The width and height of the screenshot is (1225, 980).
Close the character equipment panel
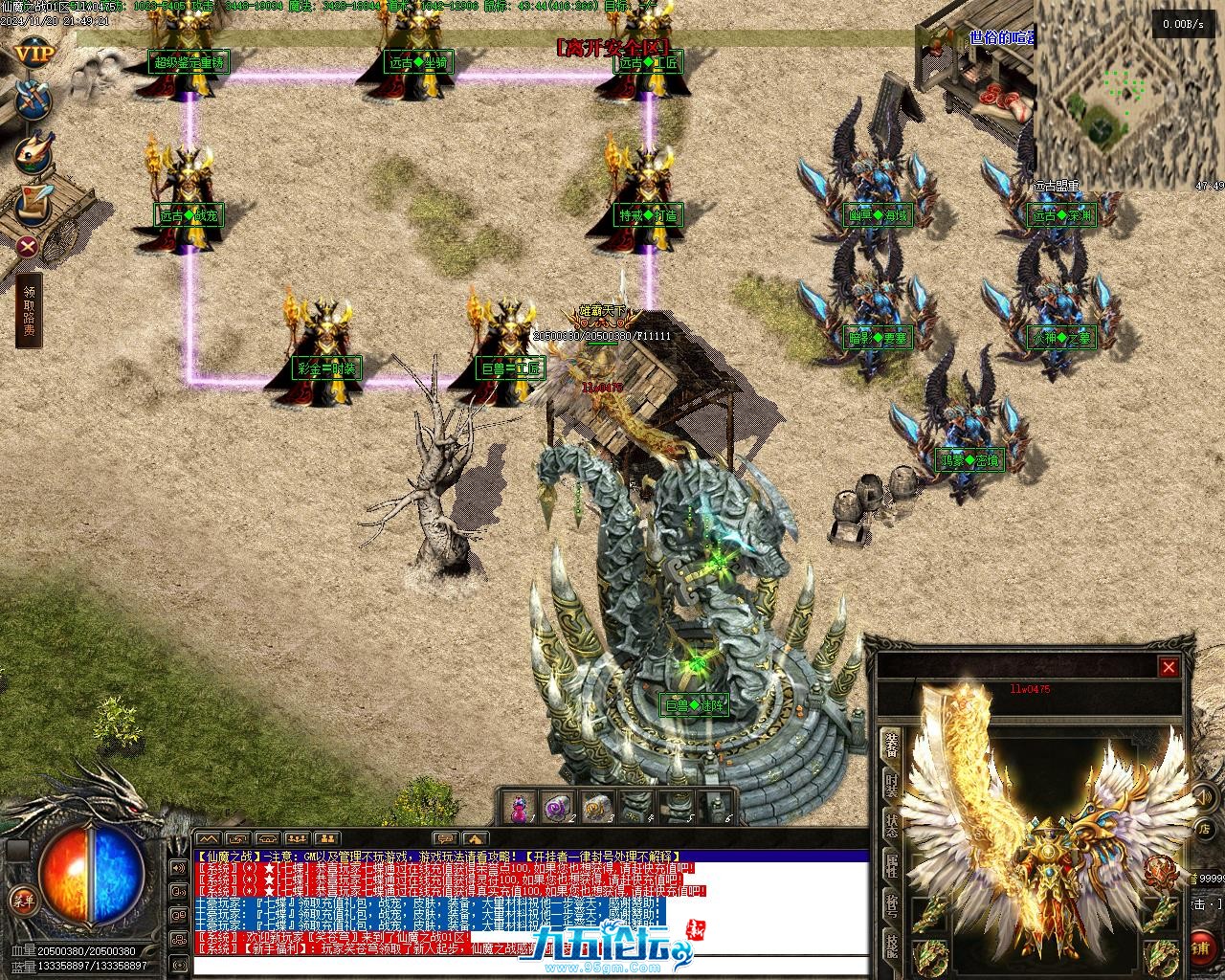click(1169, 667)
